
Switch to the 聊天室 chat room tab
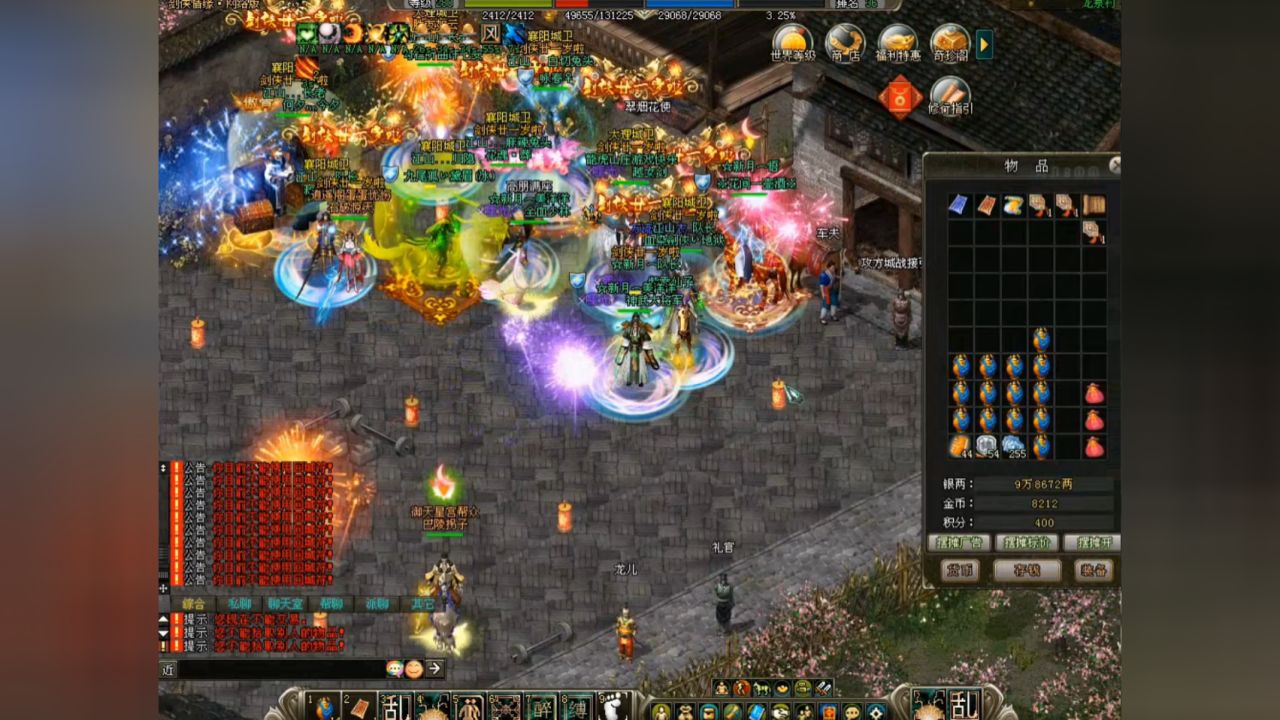285,604
